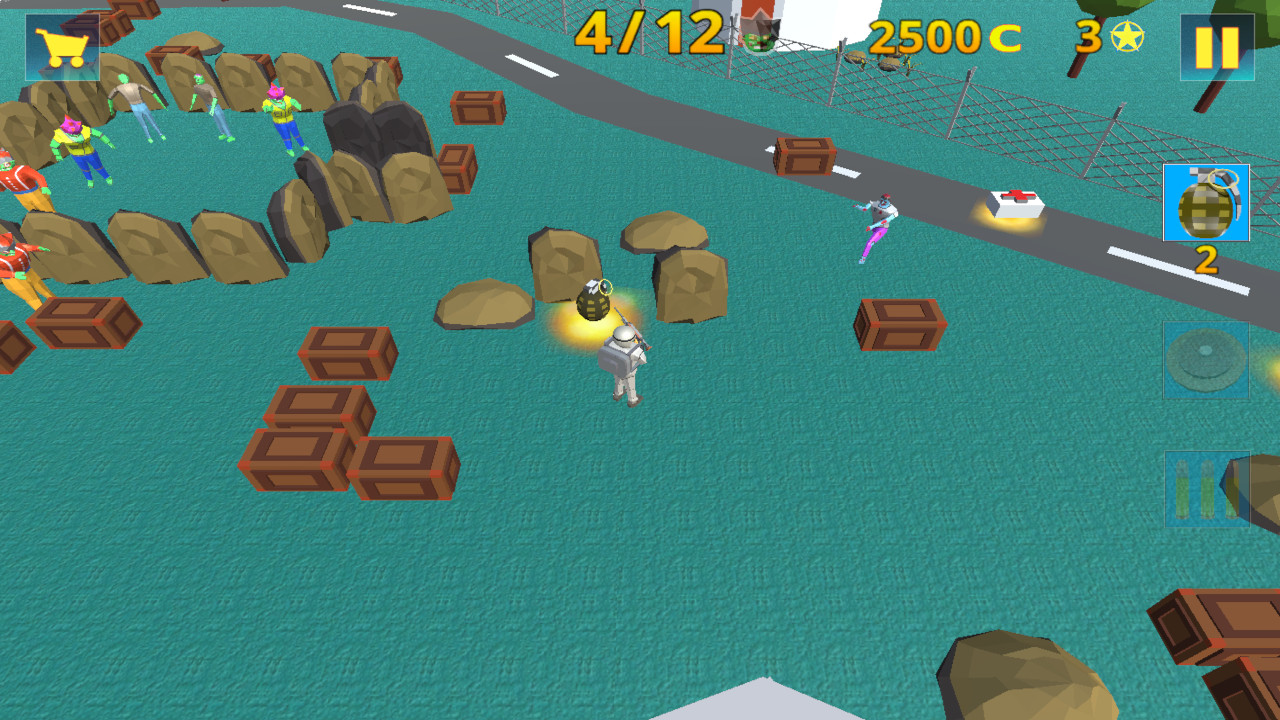Select the landmine weapon slot

pos(1205,362)
